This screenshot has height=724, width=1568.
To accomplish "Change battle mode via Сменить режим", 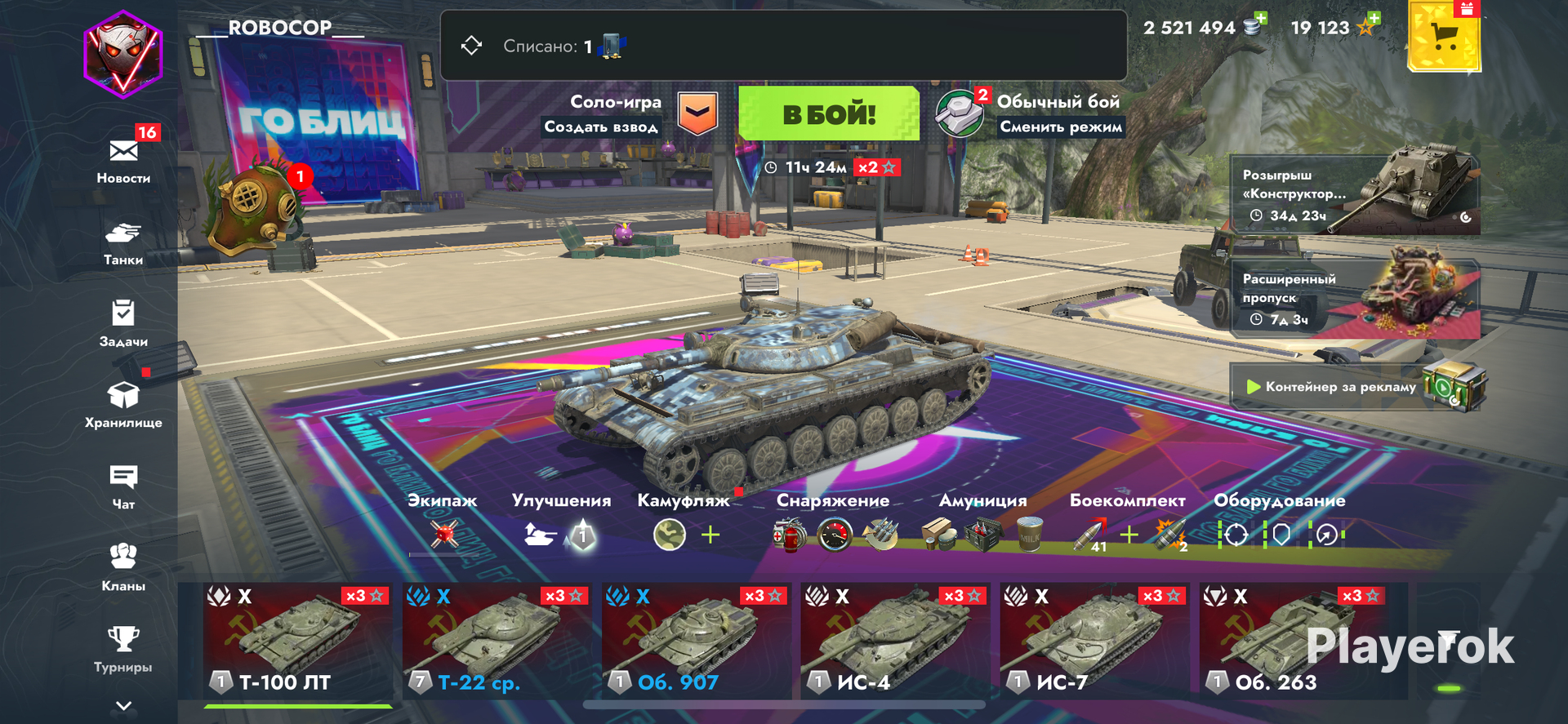I will (x=1060, y=127).
